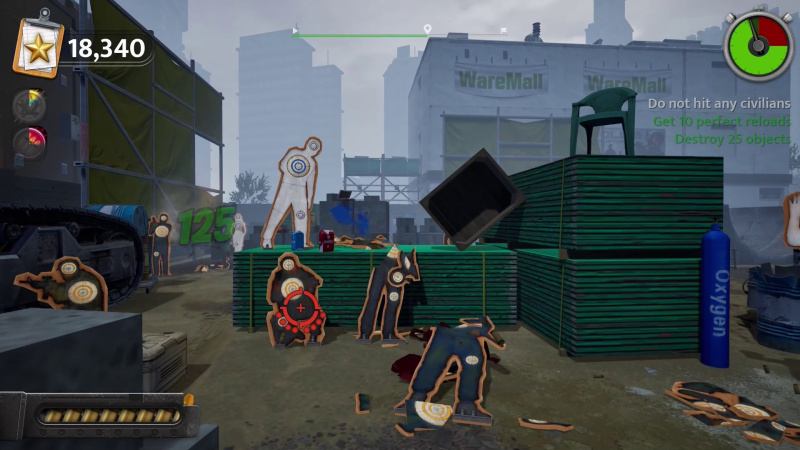The height and width of the screenshot is (450, 800).
Task: Click the stopwatch timer icon
Action: pyautogui.click(x=758, y=45)
